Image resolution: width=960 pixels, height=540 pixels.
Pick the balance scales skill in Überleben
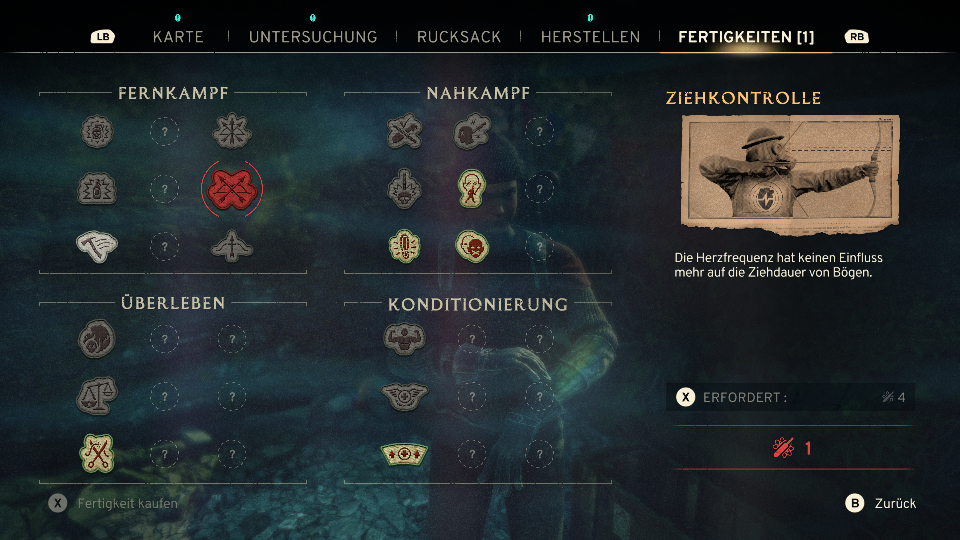coord(97,396)
